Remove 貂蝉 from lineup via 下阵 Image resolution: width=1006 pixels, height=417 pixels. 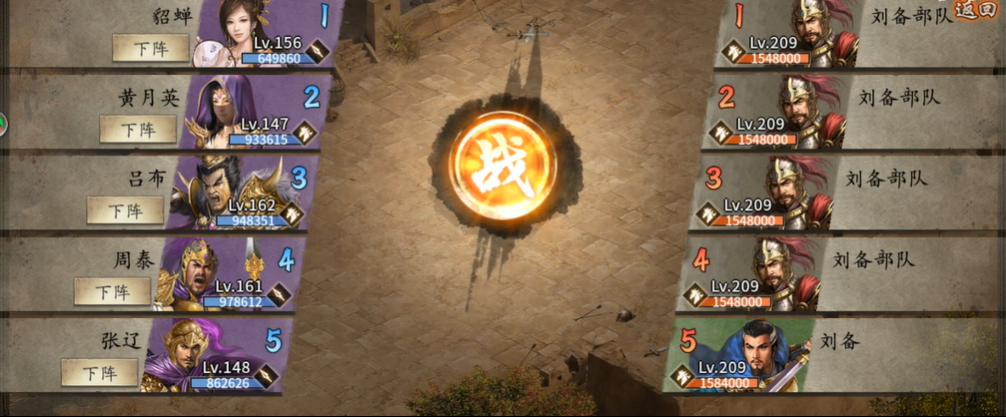[150, 47]
